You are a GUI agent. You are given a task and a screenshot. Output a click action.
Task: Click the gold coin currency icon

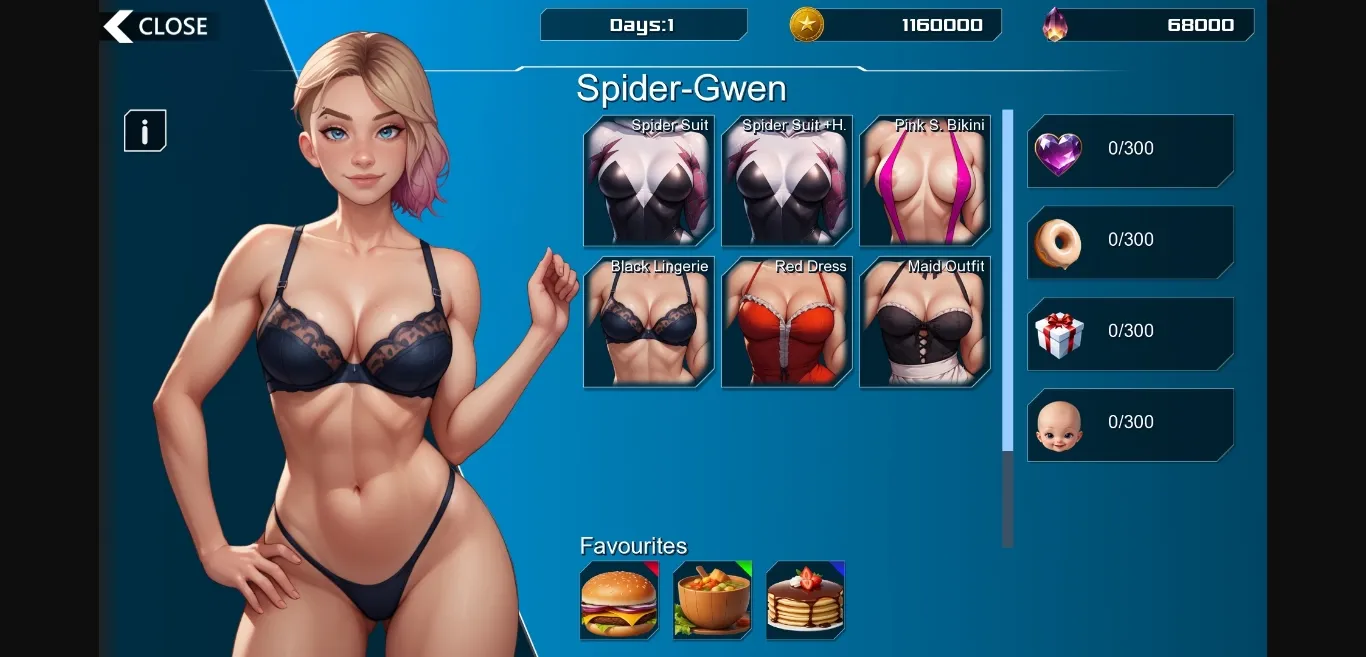807,25
